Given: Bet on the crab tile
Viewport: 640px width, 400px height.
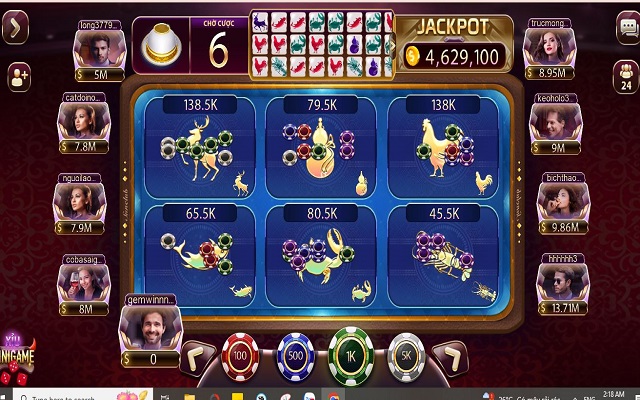Looking at the screenshot, I should [x=321, y=254].
